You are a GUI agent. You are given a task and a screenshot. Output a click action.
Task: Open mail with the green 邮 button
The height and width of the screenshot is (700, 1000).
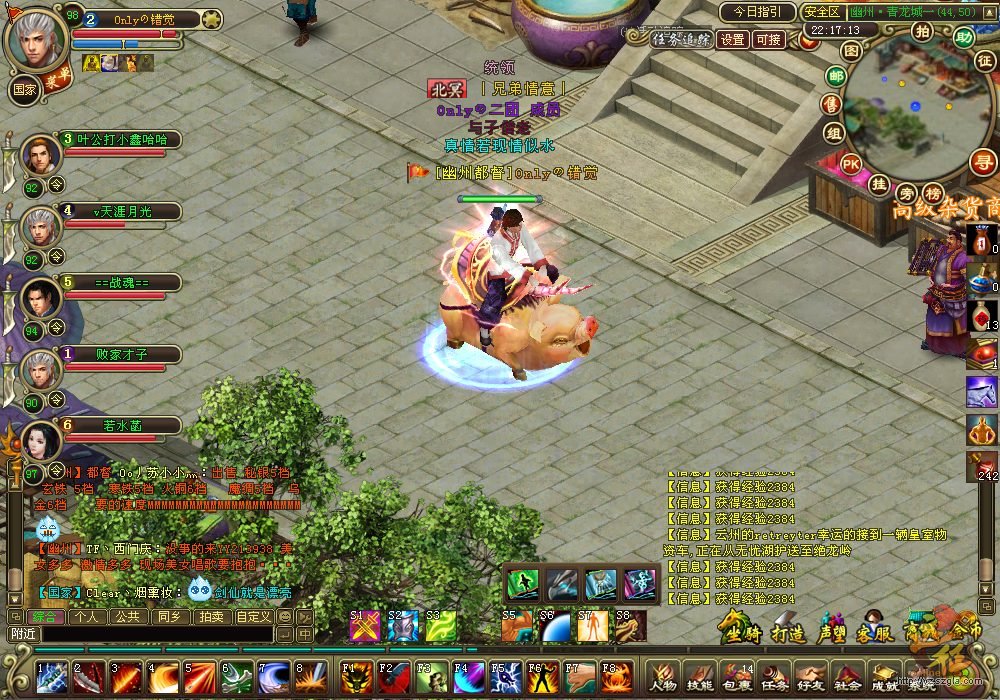tap(835, 76)
